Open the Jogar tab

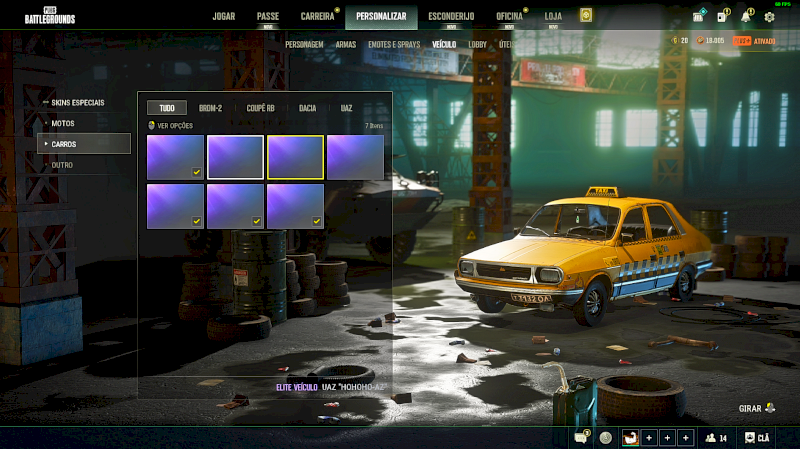[x=224, y=16]
